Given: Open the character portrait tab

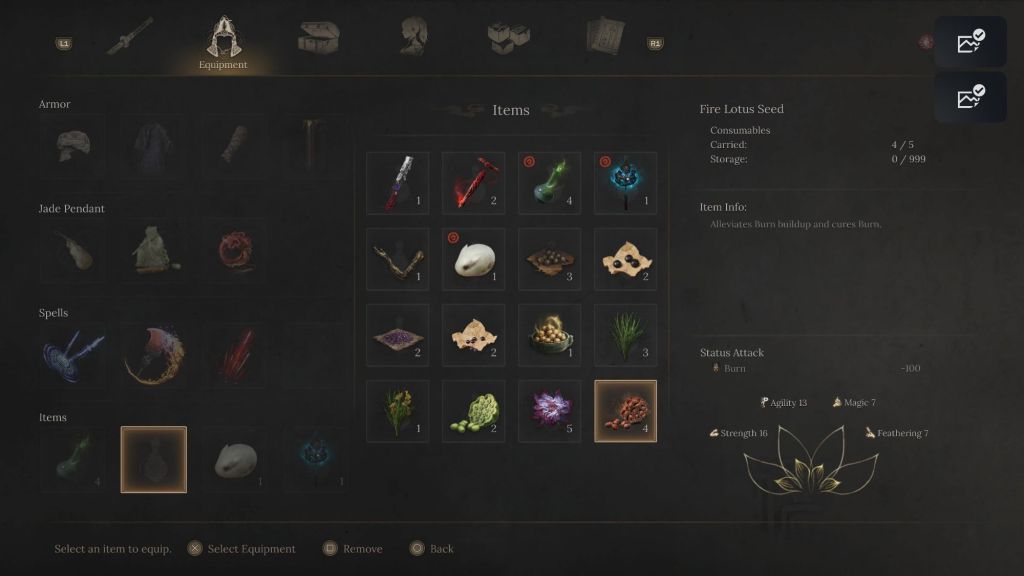Looking at the screenshot, I should [414, 37].
